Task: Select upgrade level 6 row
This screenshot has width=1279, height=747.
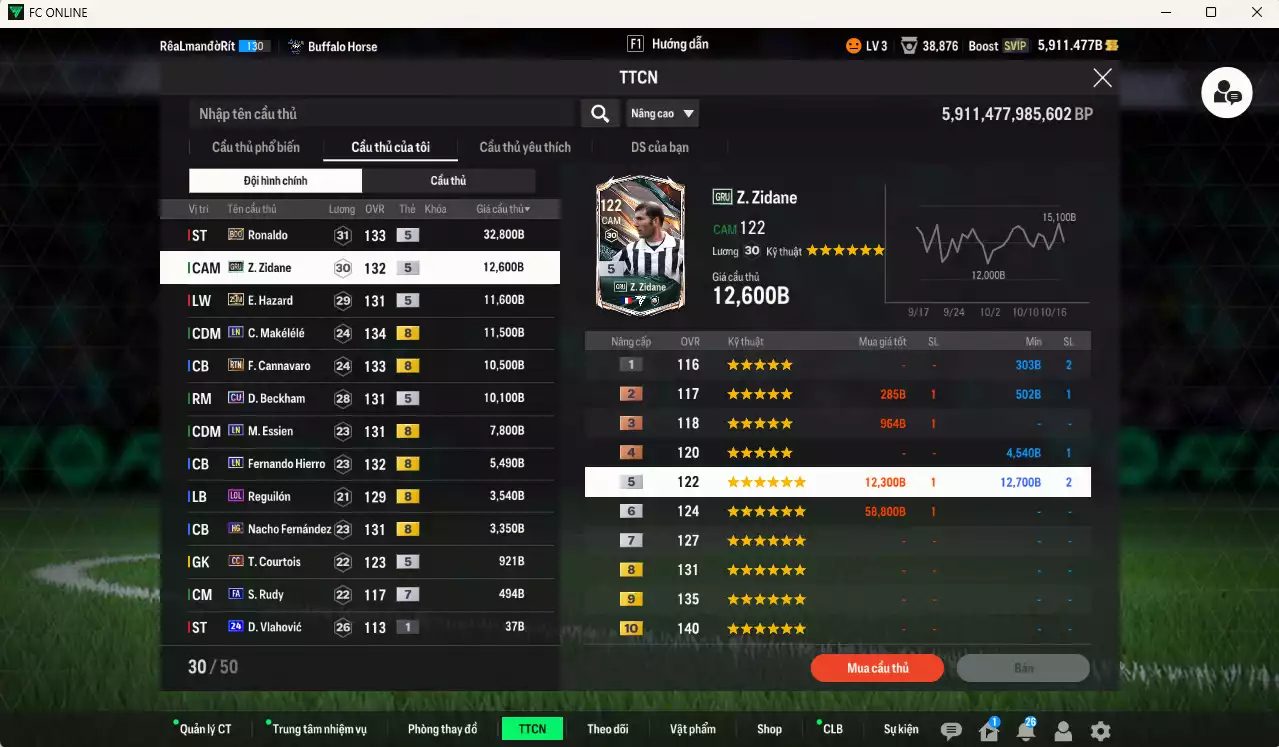Action: (x=837, y=511)
